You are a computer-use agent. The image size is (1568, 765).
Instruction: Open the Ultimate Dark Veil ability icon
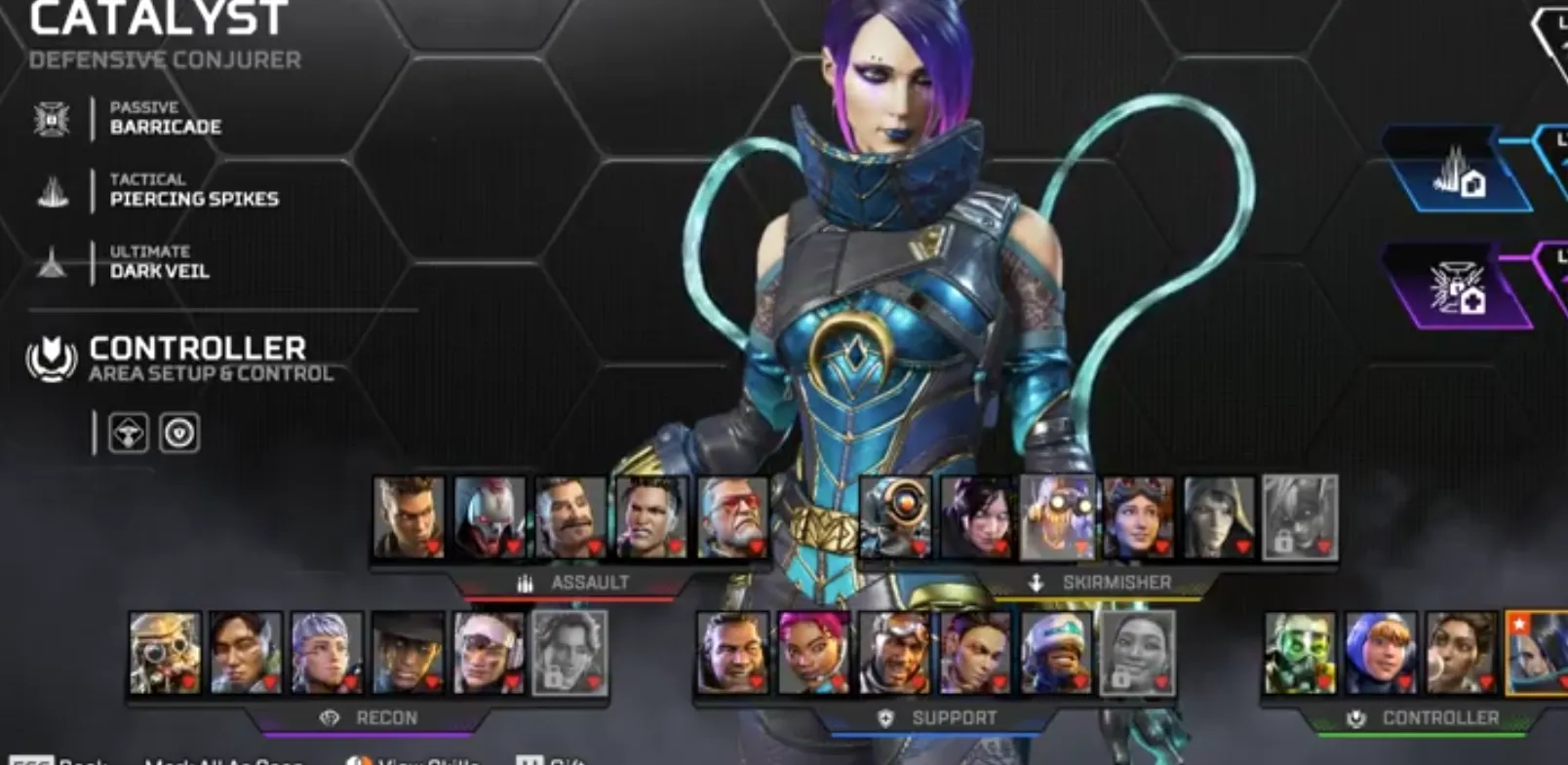pos(54,263)
